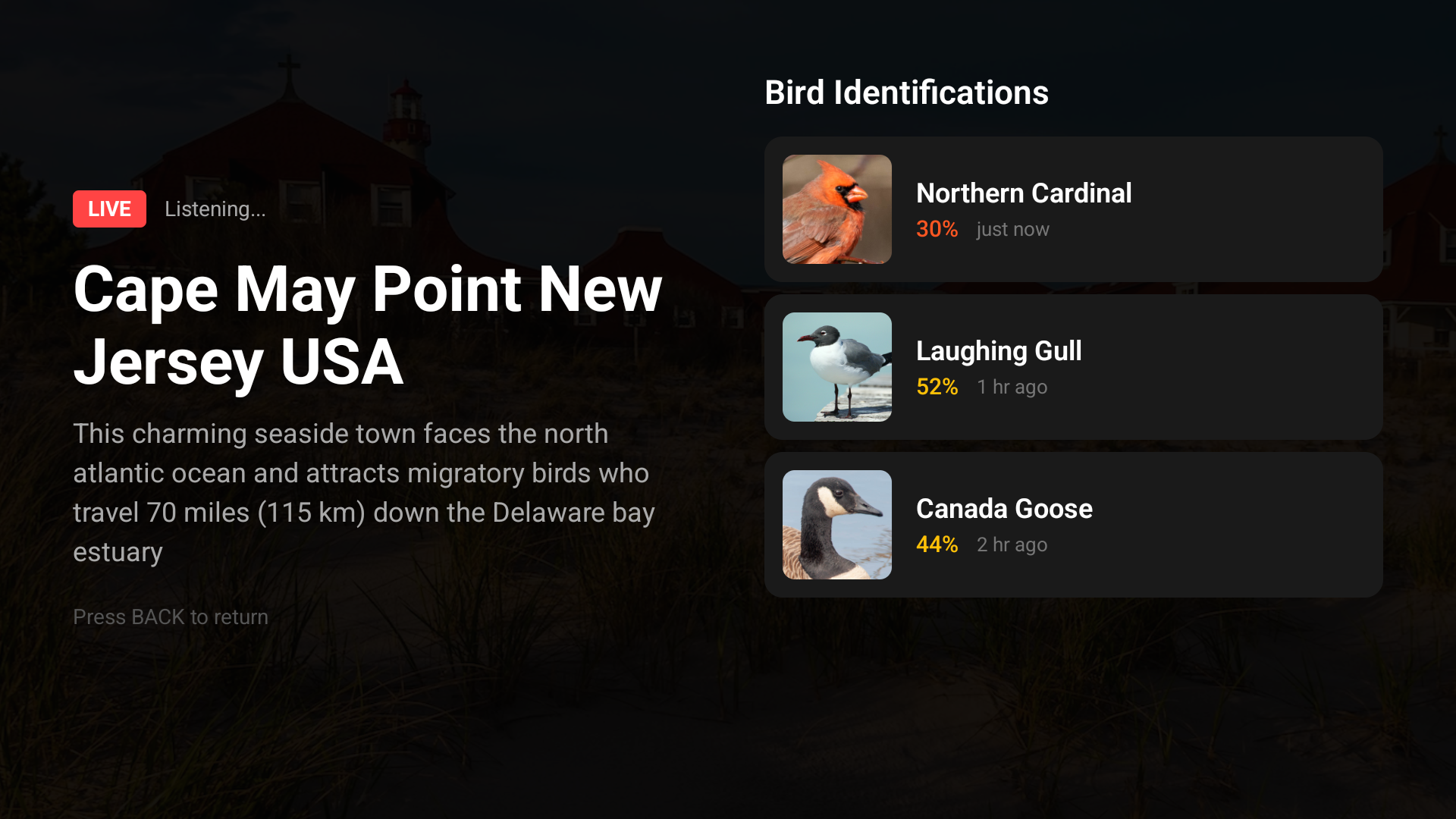Click the 44% confidence value for Canada Goose
This screenshot has width=1456, height=819.
pyautogui.click(x=937, y=544)
